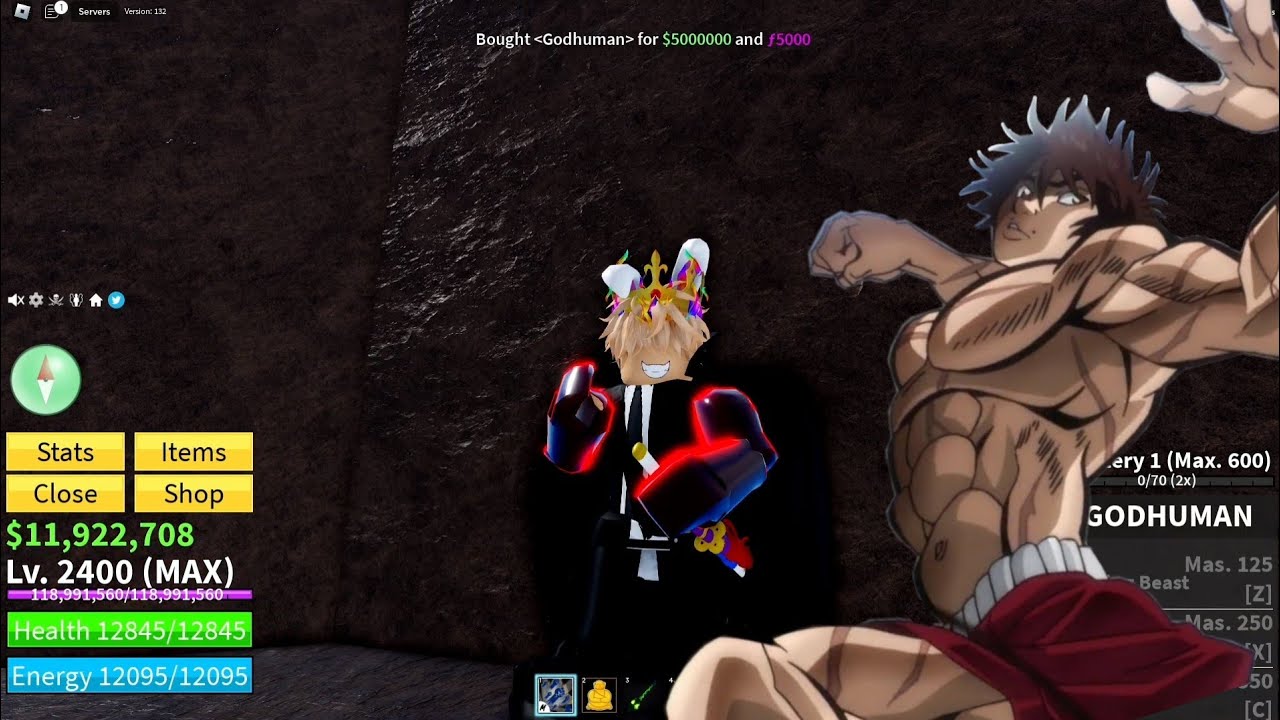Select the golden Buddha fruit slot
Image resolution: width=1280 pixels, height=720 pixels.
(599, 694)
